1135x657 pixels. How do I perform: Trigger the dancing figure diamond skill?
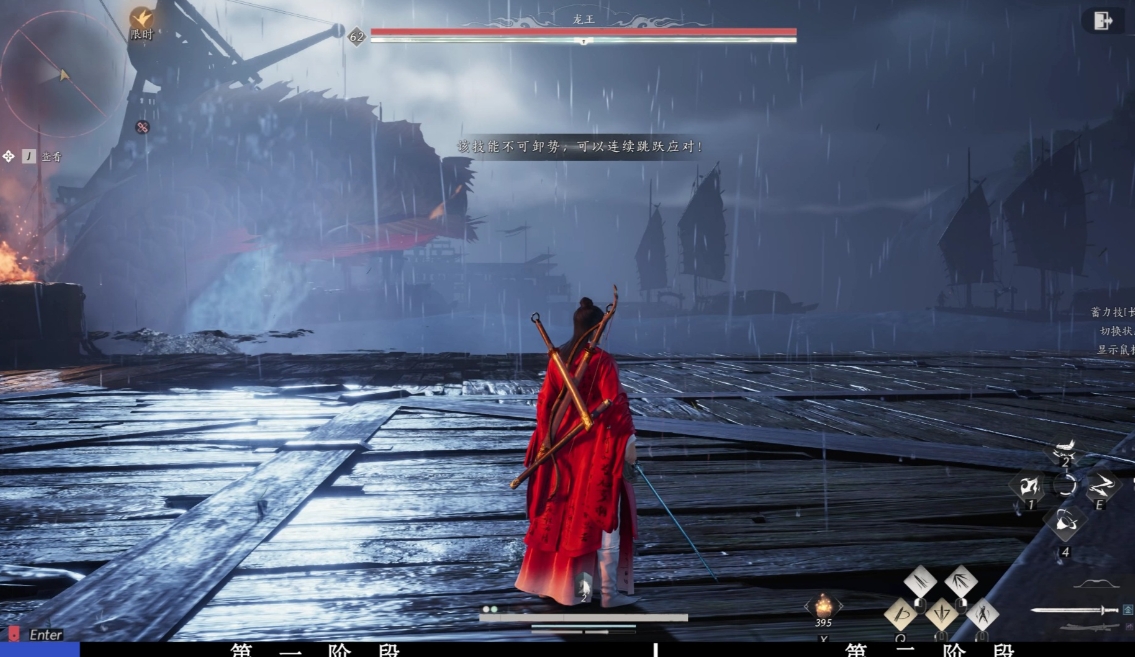tap(981, 613)
